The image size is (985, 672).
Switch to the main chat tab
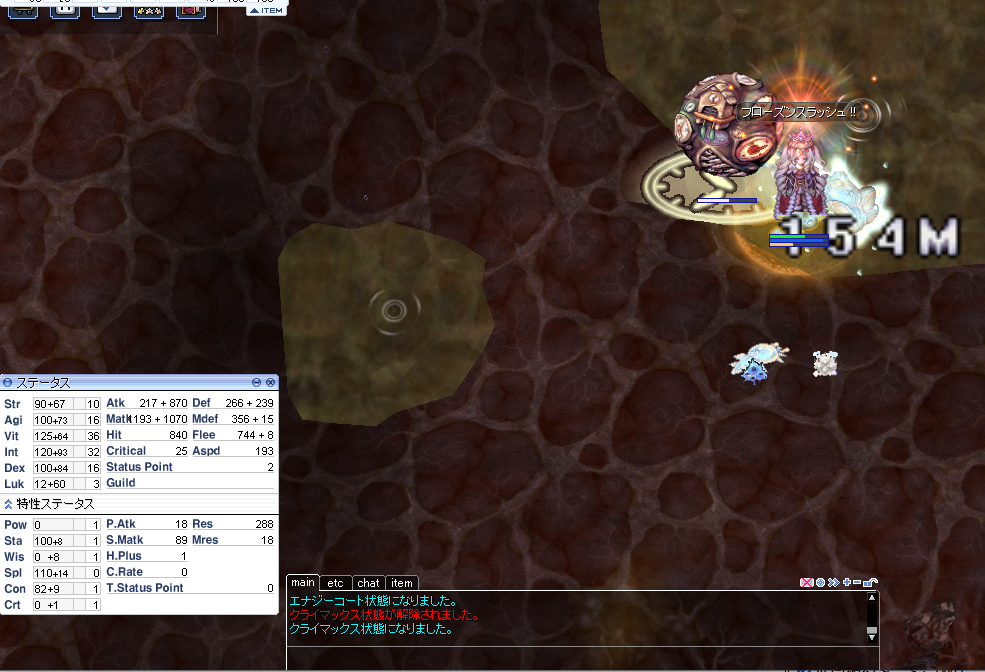303,583
